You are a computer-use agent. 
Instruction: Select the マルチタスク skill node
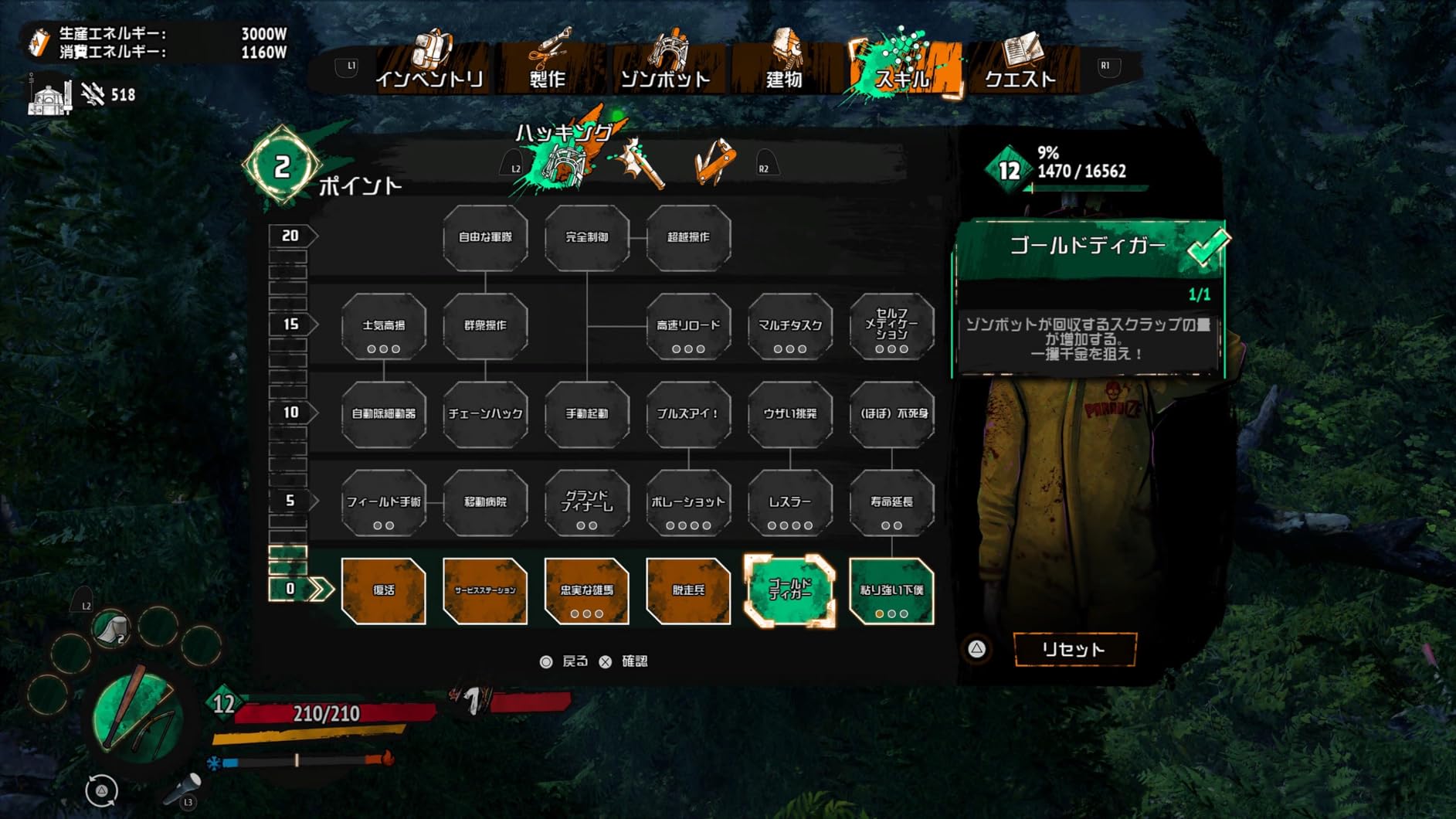click(x=790, y=325)
